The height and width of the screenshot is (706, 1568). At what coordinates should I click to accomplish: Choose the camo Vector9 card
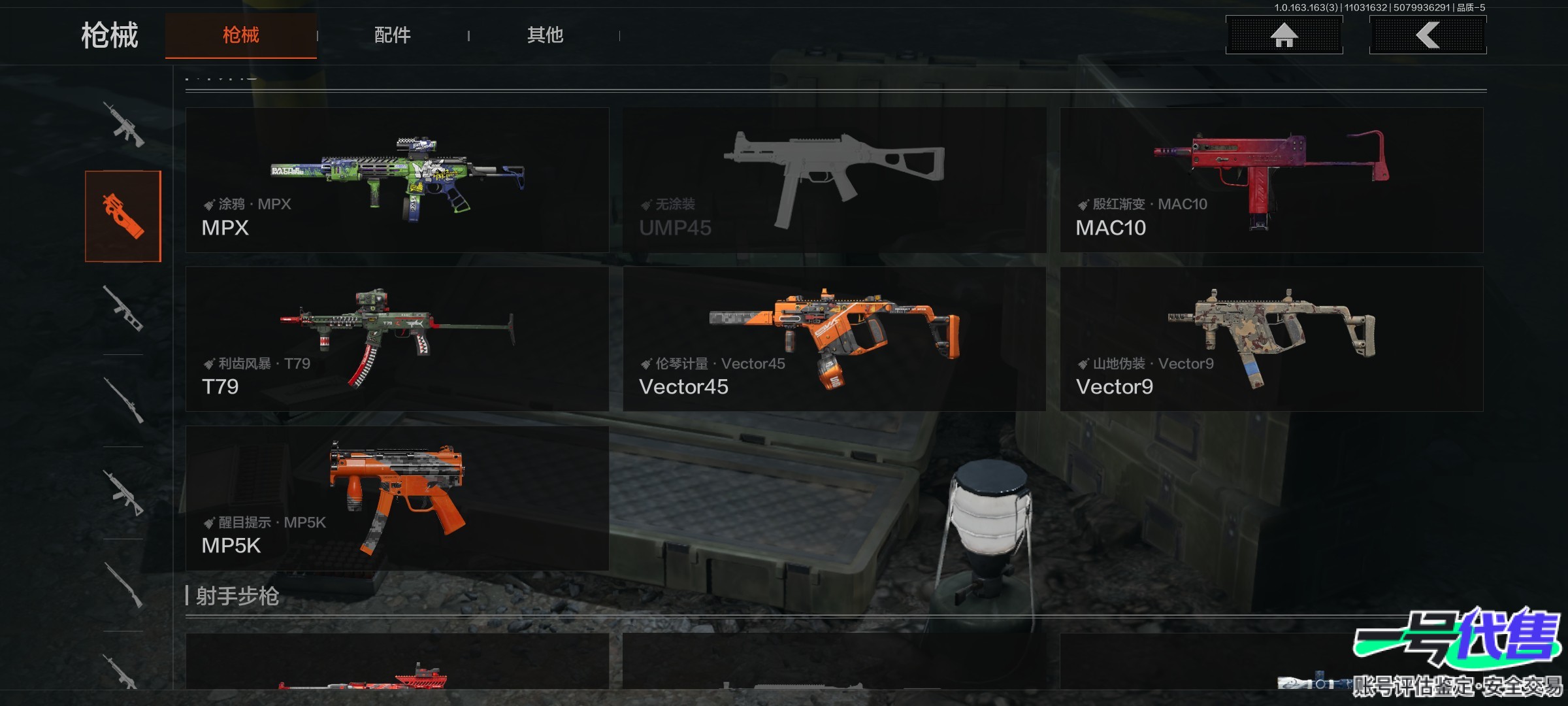pos(1271,339)
